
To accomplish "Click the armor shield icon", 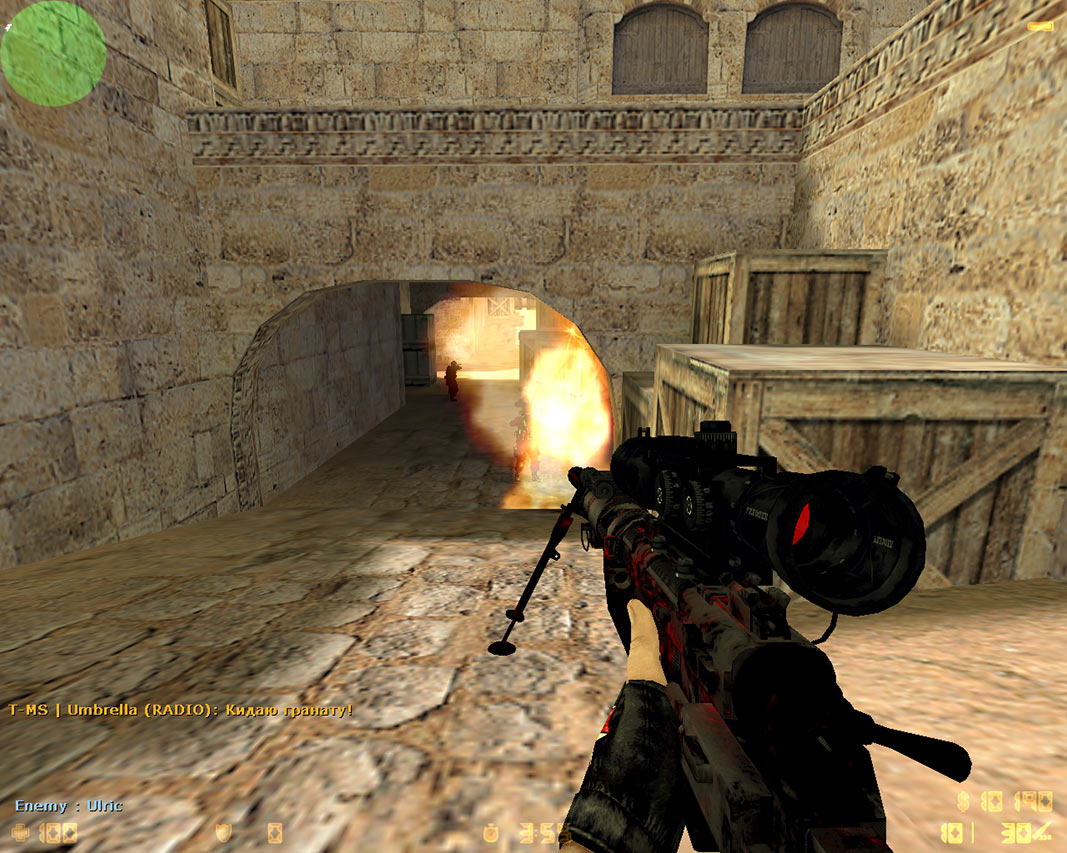I will pyautogui.click(x=223, y=832).
